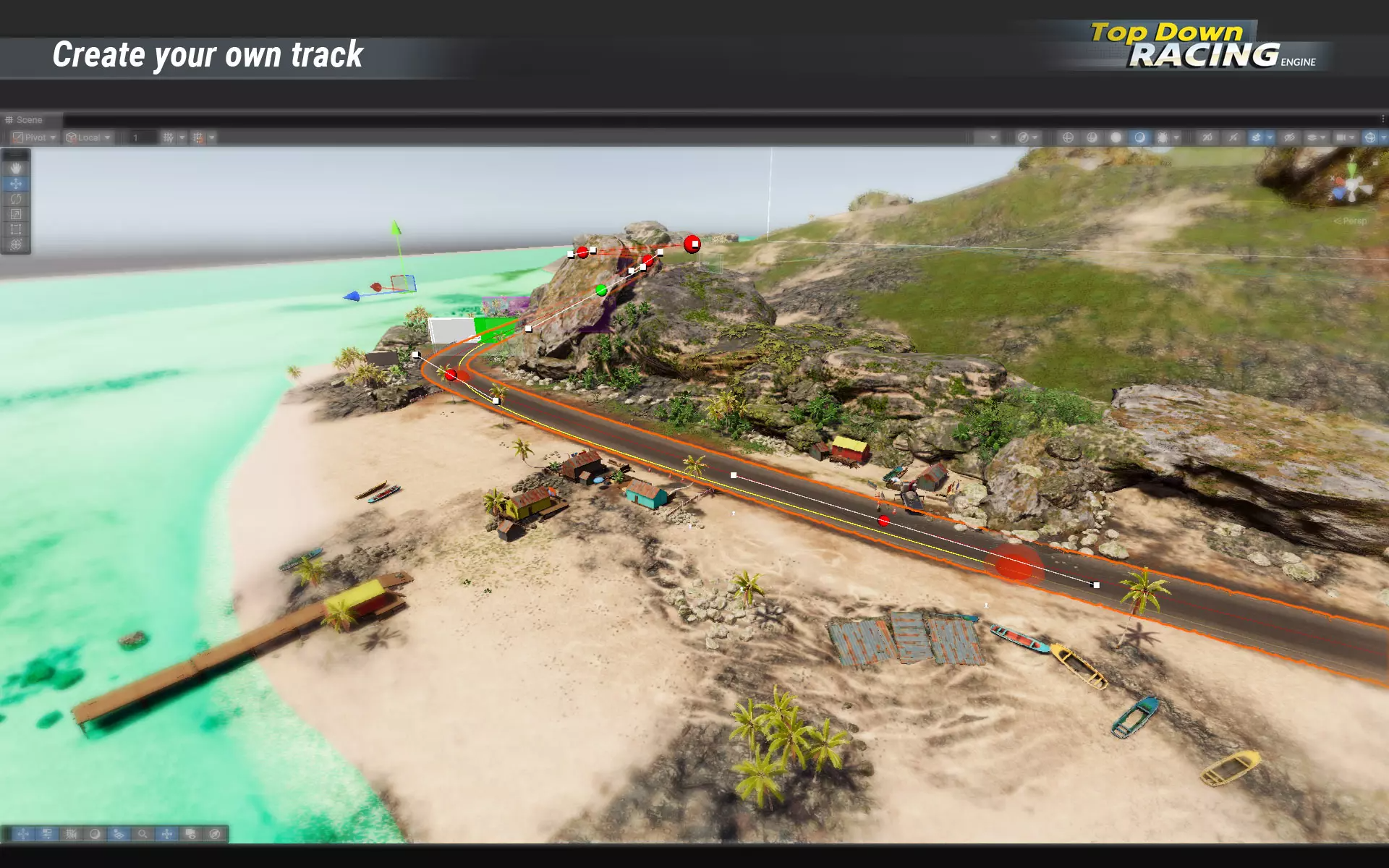Enable the combined transform tool

16,244
